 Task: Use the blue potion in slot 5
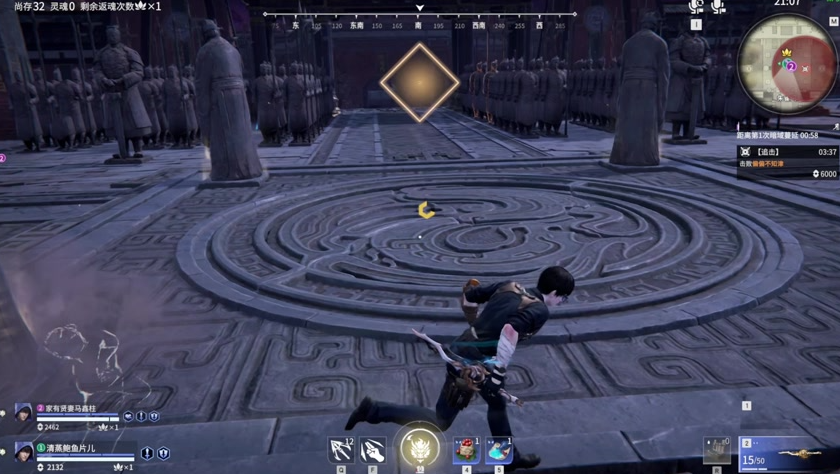pos(499,450)
